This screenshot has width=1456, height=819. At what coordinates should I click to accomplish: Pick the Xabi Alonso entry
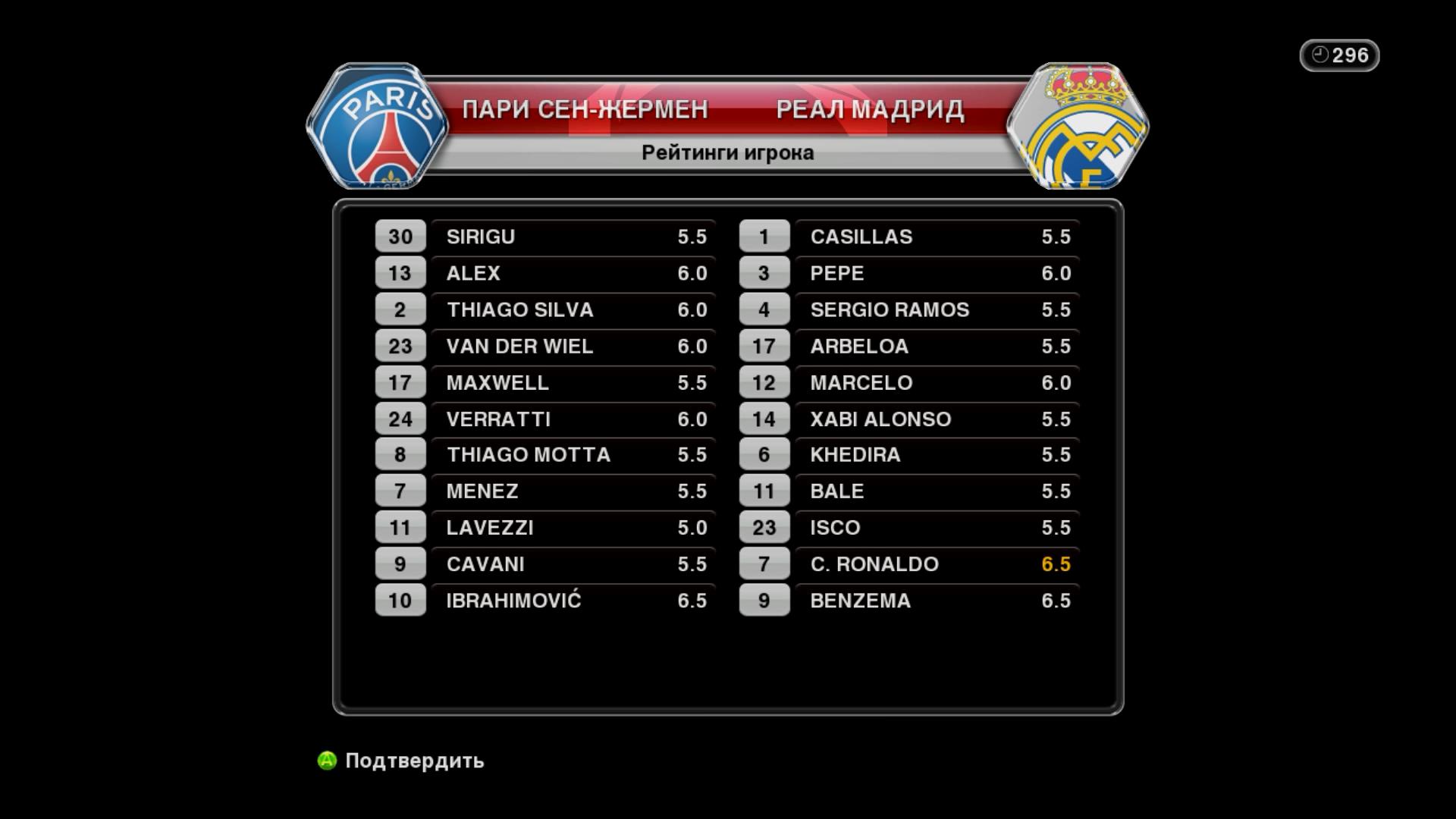937,419
